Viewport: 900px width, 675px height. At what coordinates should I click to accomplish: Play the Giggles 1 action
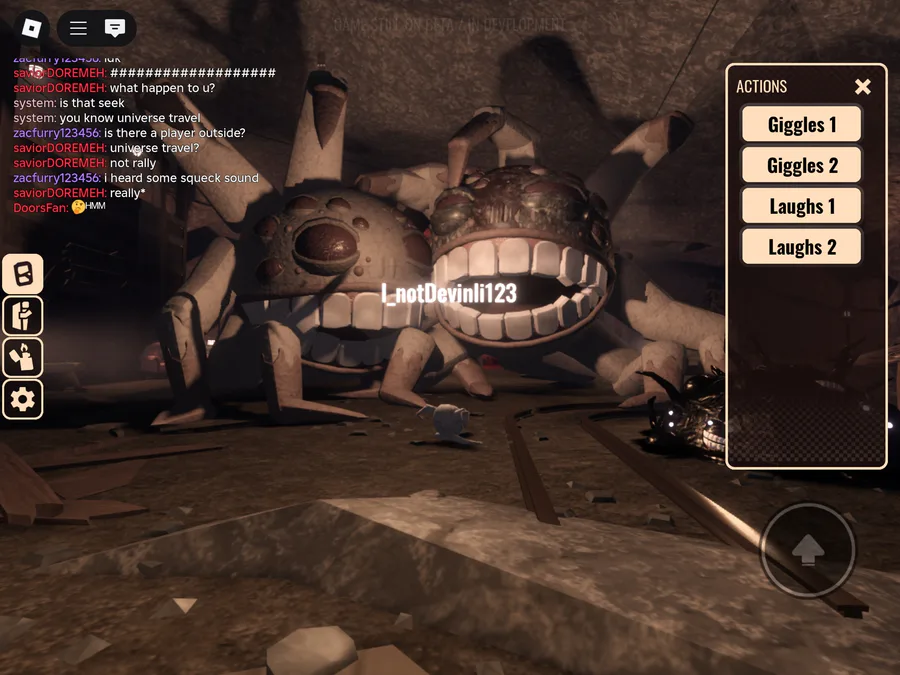[801, 125]
